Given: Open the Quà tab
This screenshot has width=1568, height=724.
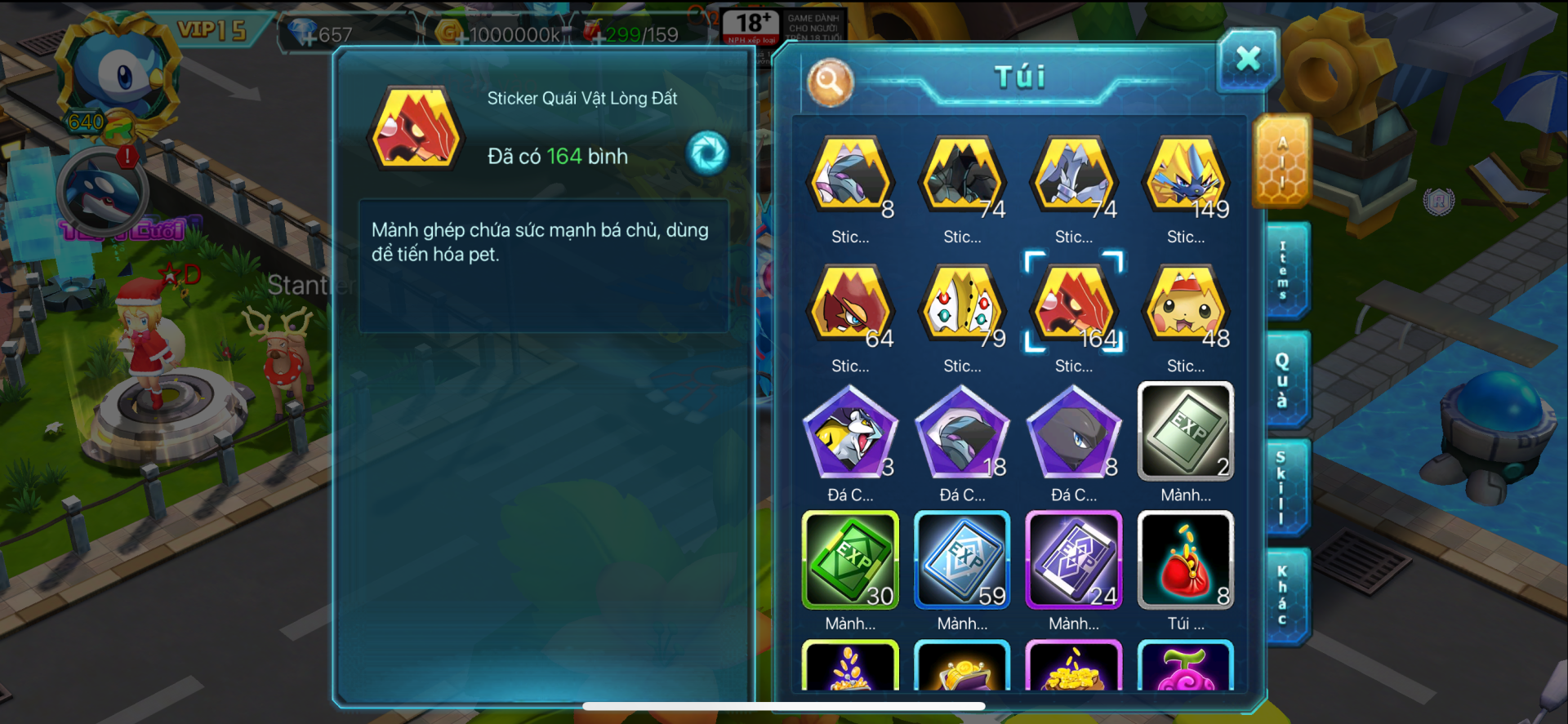Looking at the screenshot, I should coord(1283,380).
